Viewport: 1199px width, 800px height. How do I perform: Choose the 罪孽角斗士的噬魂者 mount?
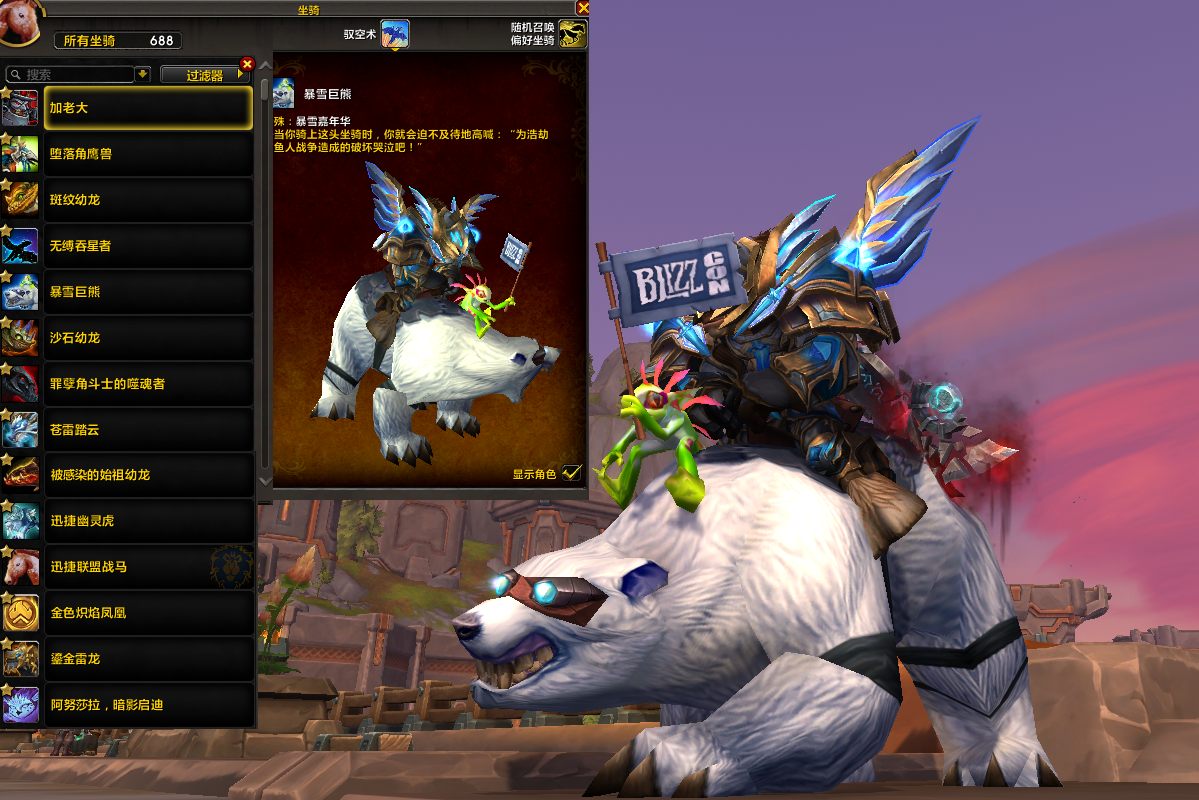(x=148, y=384)
